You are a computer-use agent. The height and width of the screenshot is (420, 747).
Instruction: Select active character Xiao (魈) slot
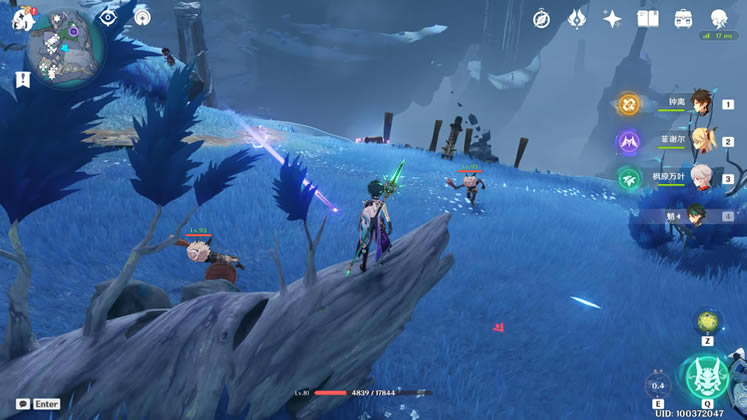tap(700, 215)
